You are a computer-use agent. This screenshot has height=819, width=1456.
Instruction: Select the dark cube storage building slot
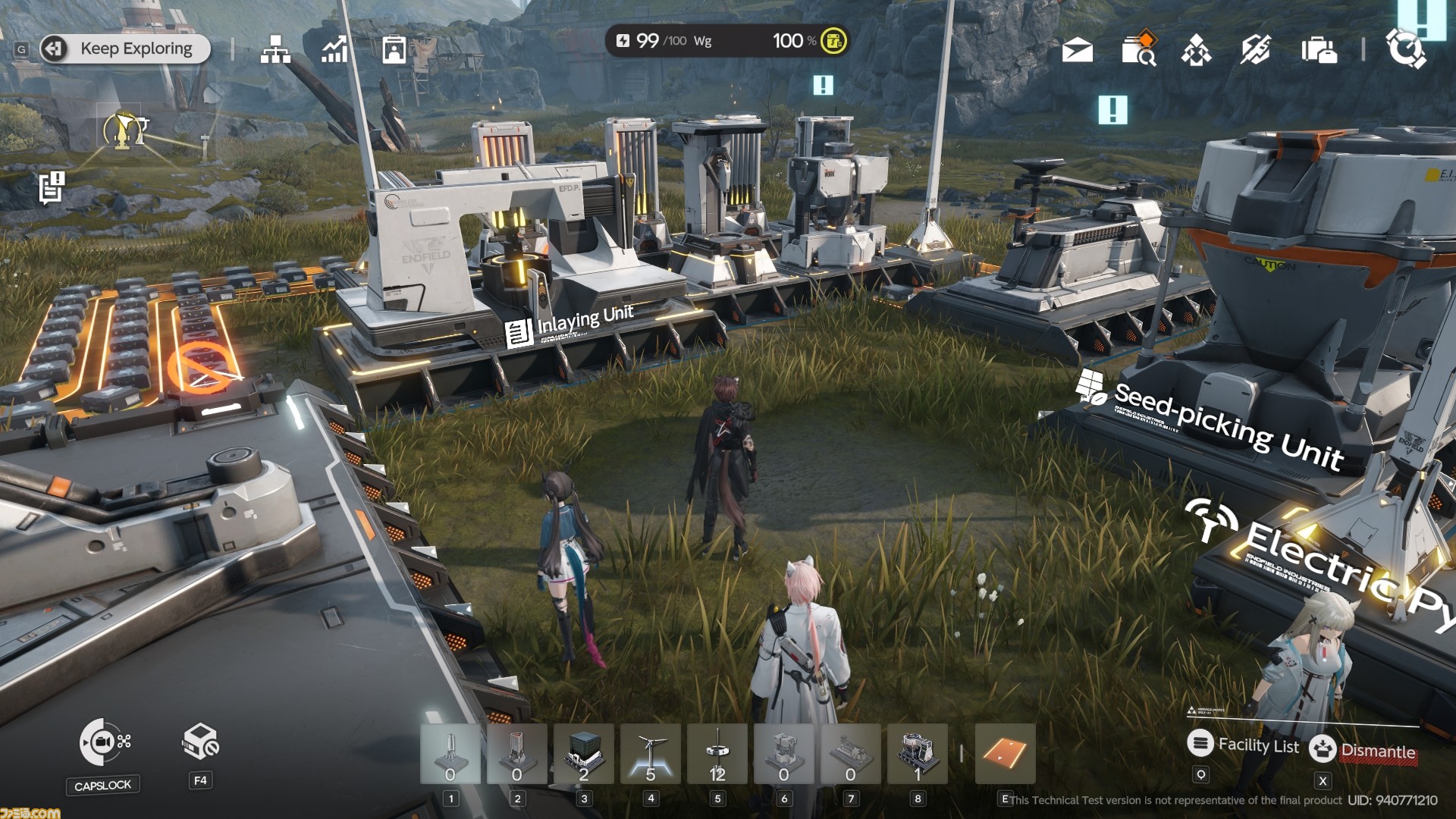(583, 754)
